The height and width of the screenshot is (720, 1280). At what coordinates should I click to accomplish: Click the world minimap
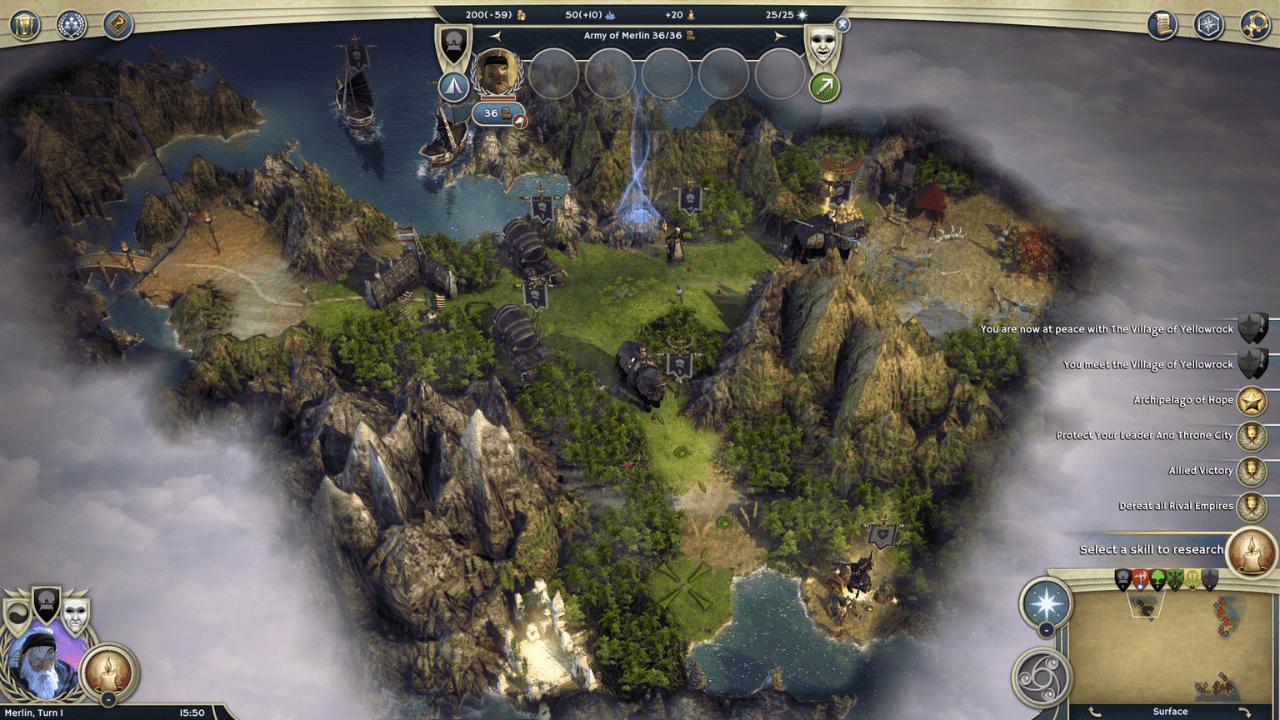(1170, 646)
